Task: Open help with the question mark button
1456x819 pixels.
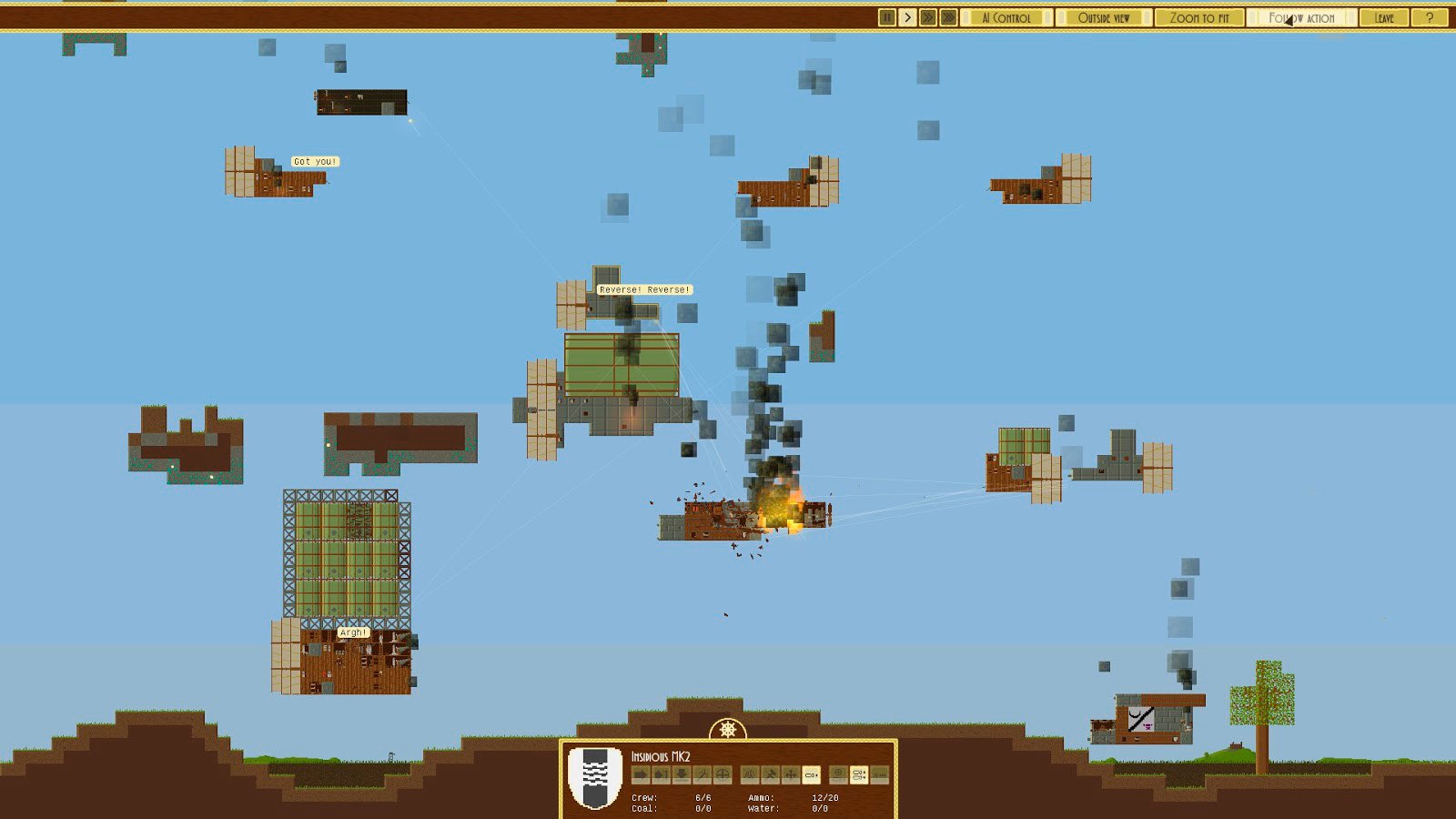Action: pos(1430,17)
